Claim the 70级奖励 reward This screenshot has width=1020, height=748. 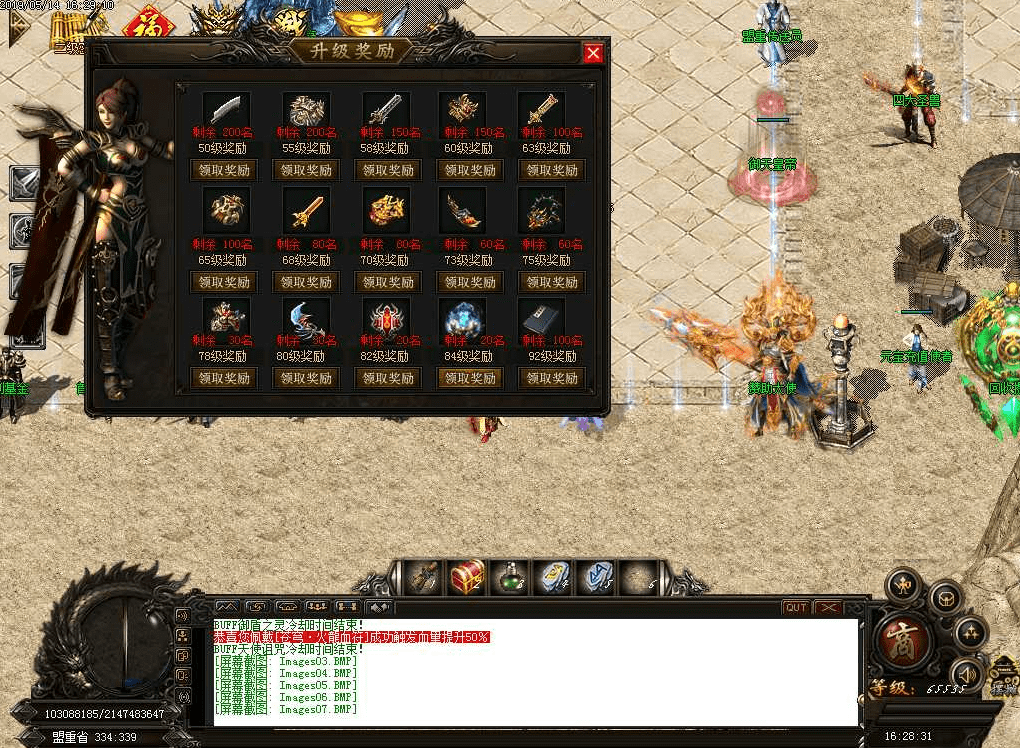387,282
